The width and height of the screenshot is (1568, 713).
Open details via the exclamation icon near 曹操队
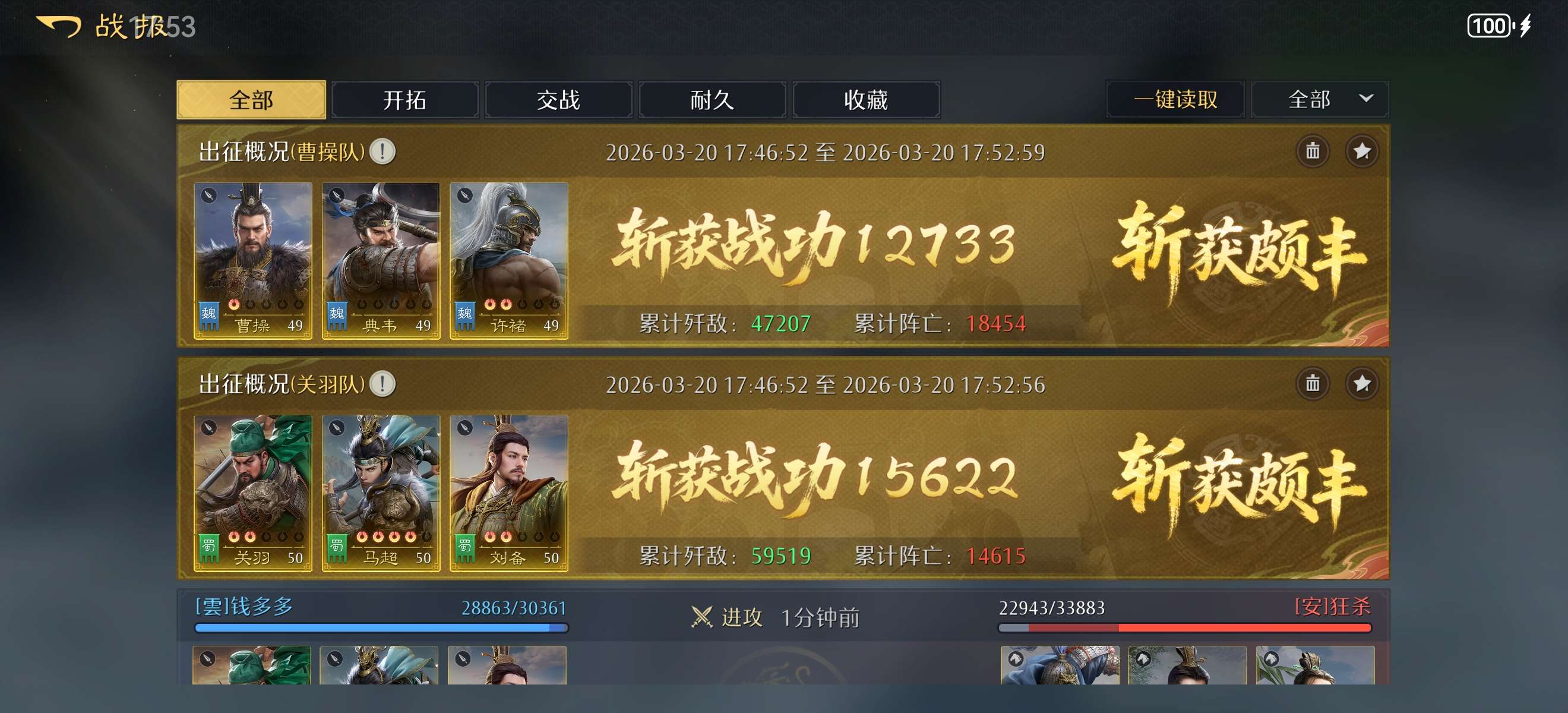coord(384,153)
